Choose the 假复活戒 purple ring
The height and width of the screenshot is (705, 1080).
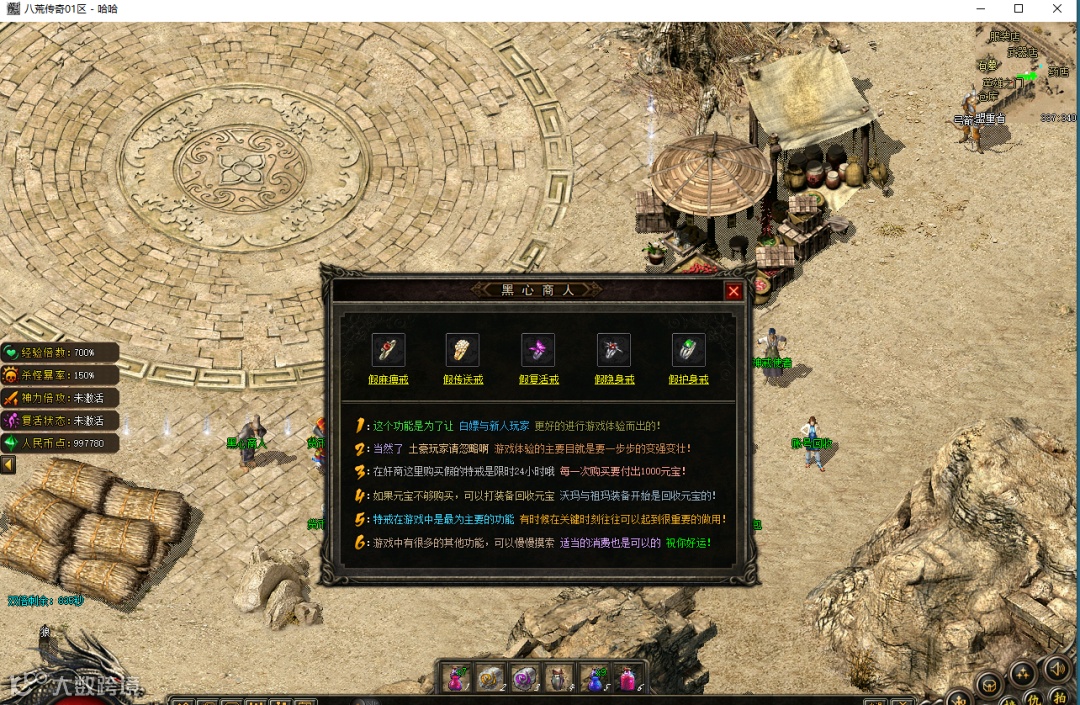(538, 350)
